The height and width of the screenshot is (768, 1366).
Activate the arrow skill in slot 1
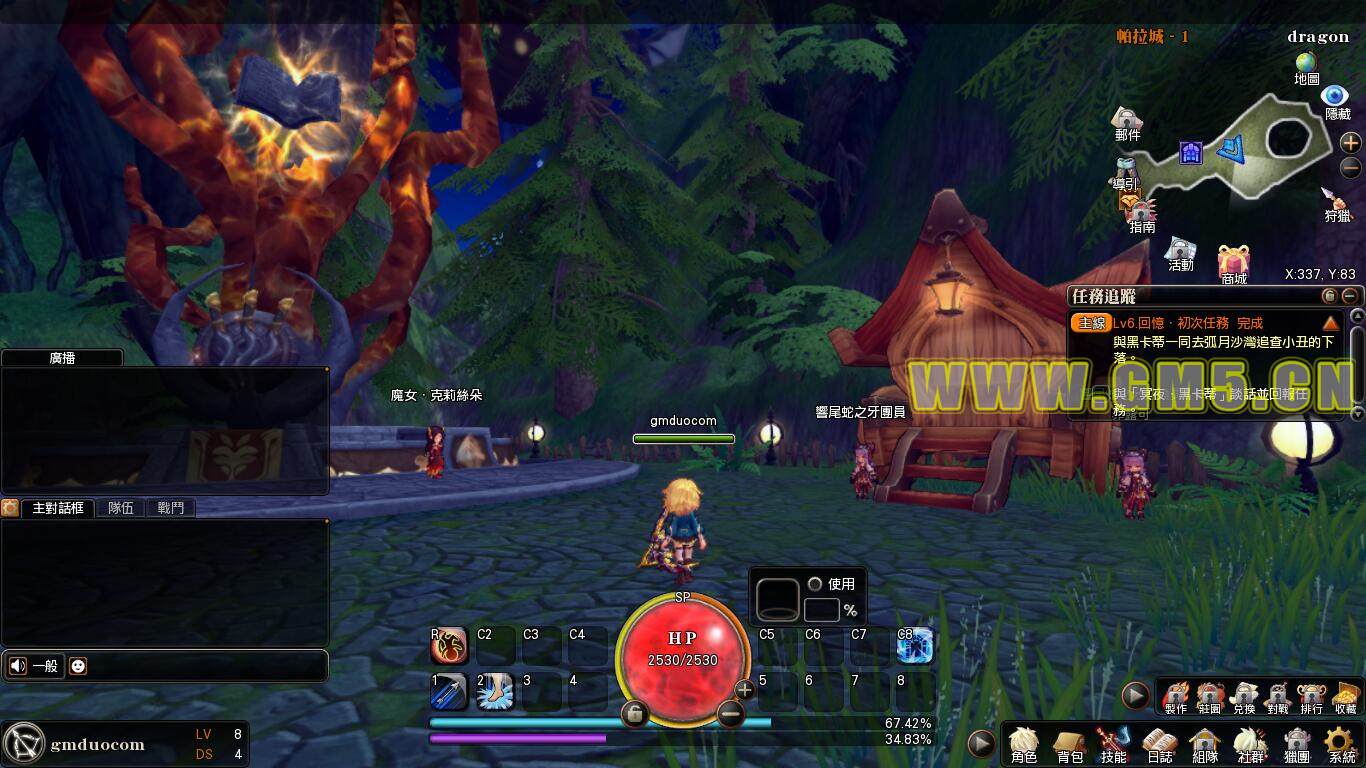449,692
